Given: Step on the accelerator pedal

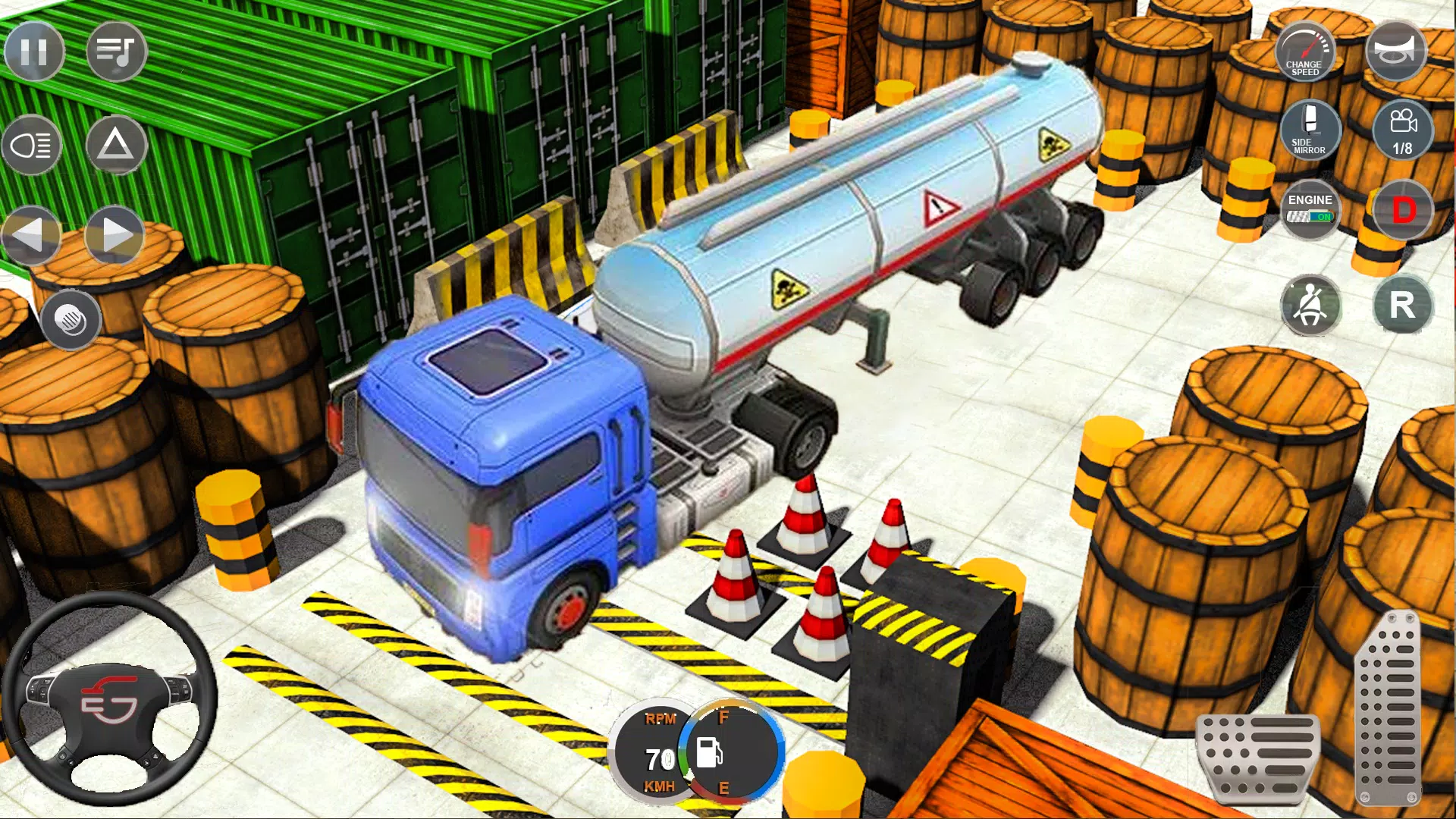Looking at the screenshot, I should click(1389, 709).
